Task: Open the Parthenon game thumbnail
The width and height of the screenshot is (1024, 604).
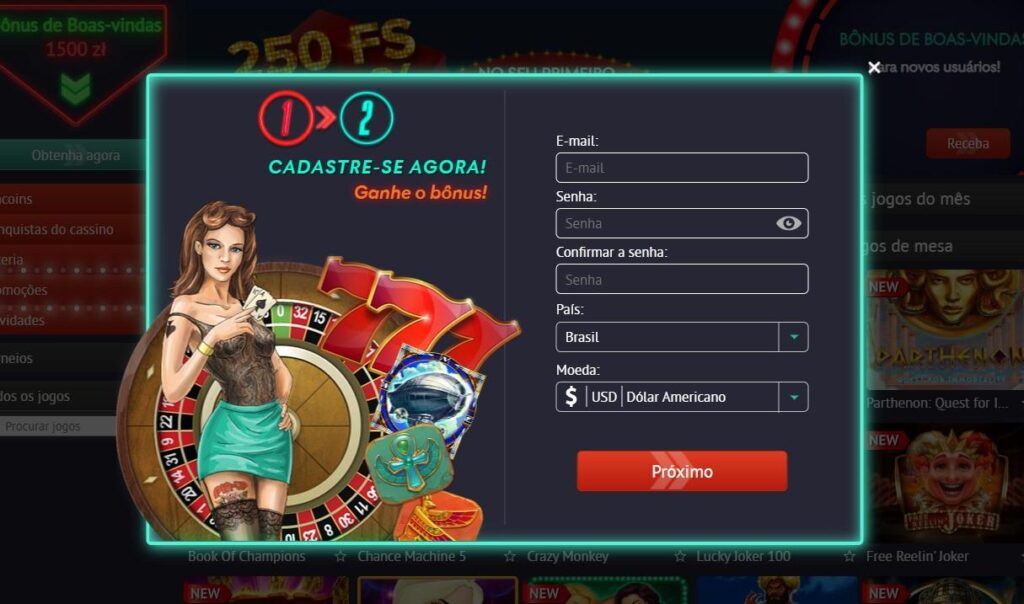Action: 944,329
